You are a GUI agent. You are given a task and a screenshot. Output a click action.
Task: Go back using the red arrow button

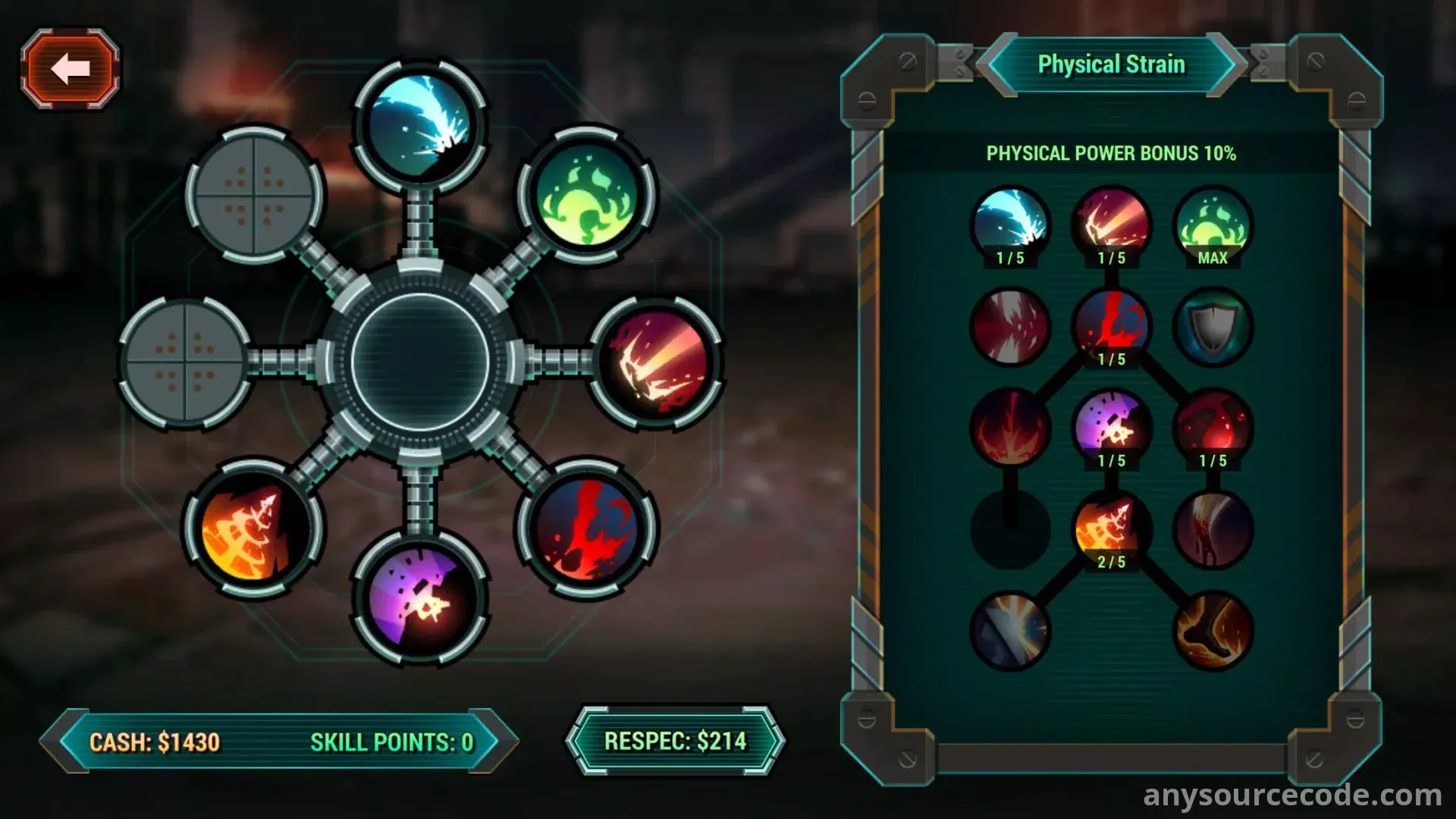point(70,69)
